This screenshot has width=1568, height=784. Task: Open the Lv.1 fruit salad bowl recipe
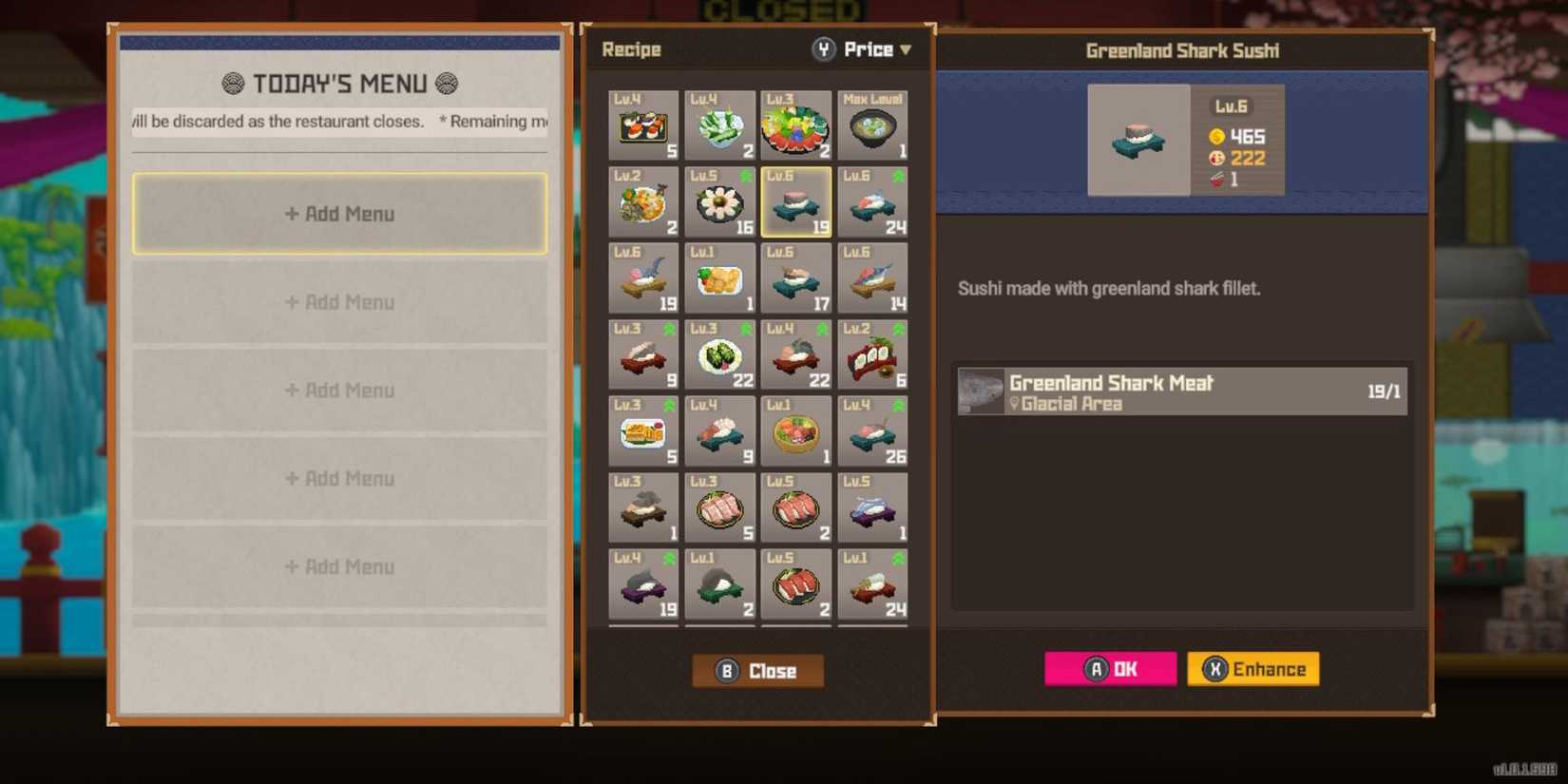coord(796,430)
